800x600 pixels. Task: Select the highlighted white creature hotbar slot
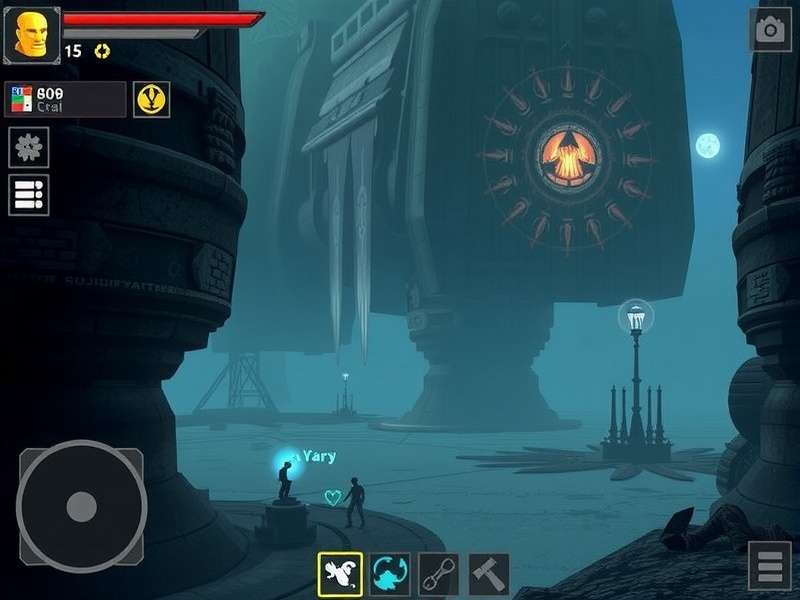340,574
